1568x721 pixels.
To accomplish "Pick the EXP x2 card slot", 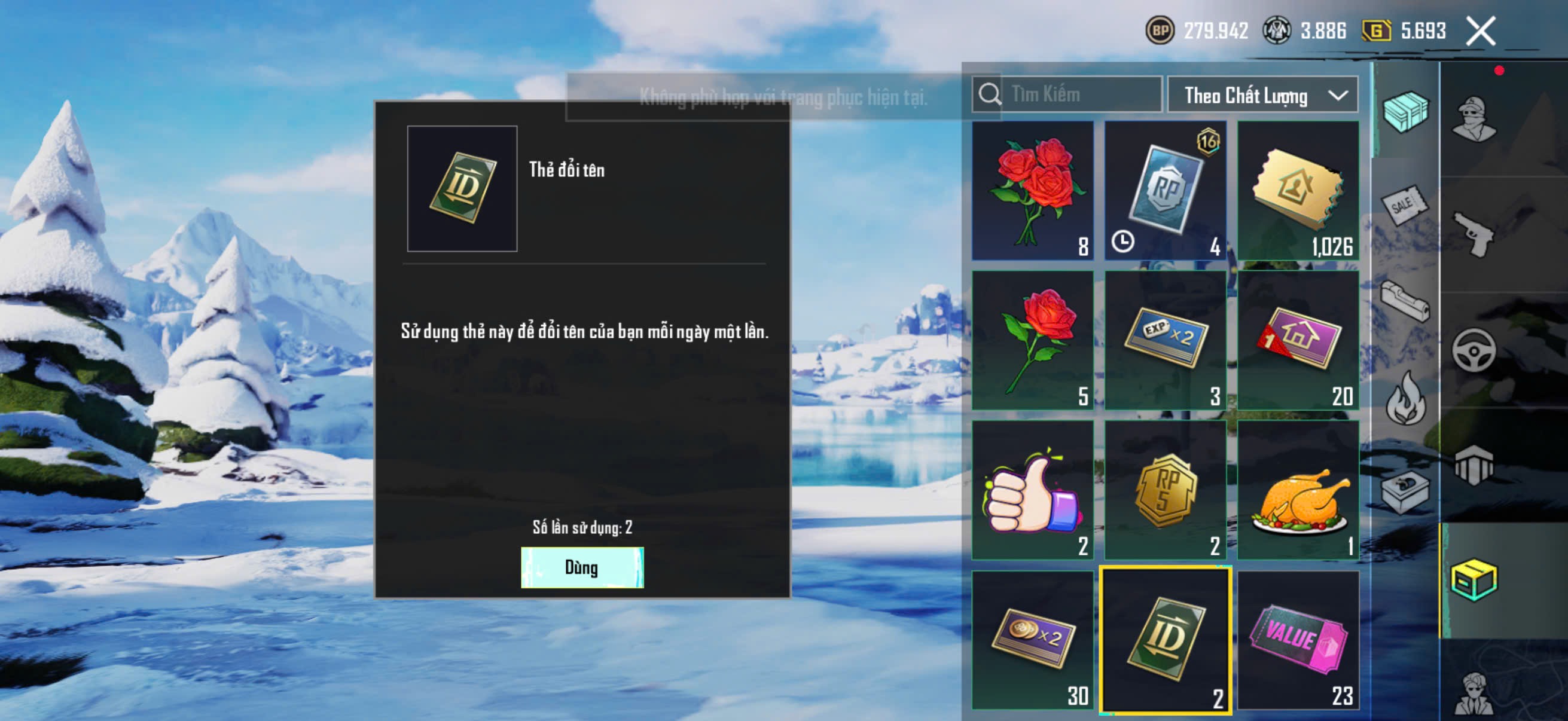I will (1165, 340).
